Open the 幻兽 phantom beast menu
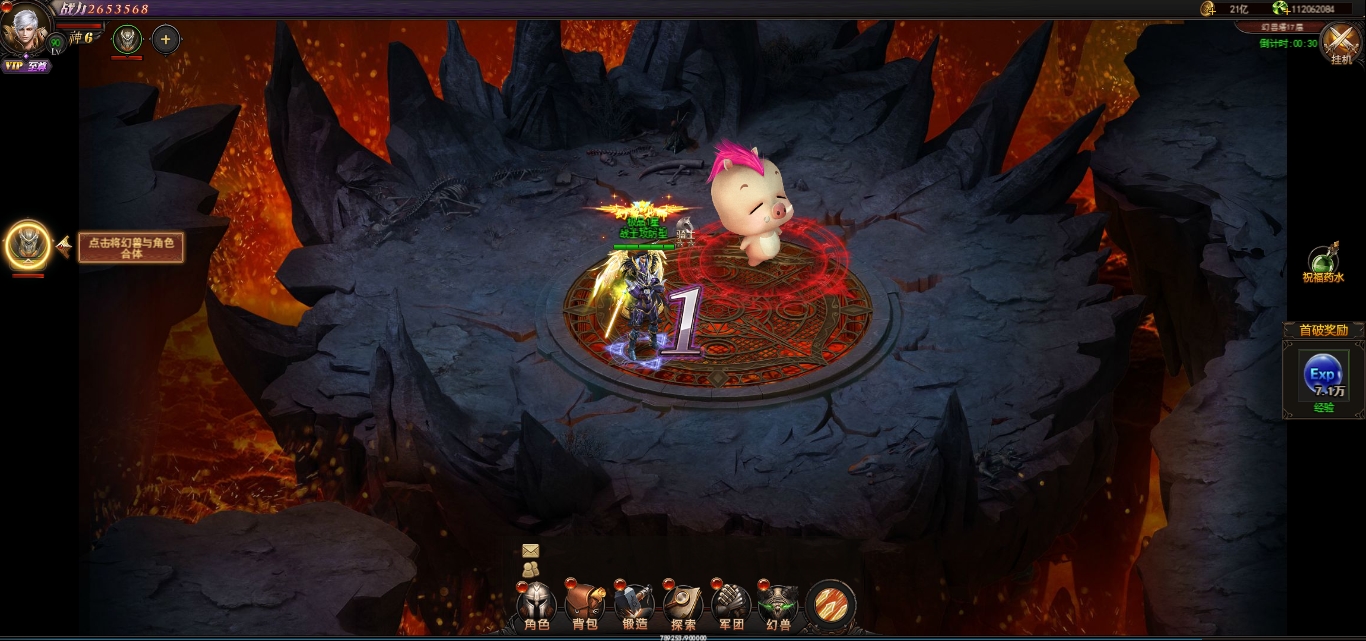 pos(779,604)
